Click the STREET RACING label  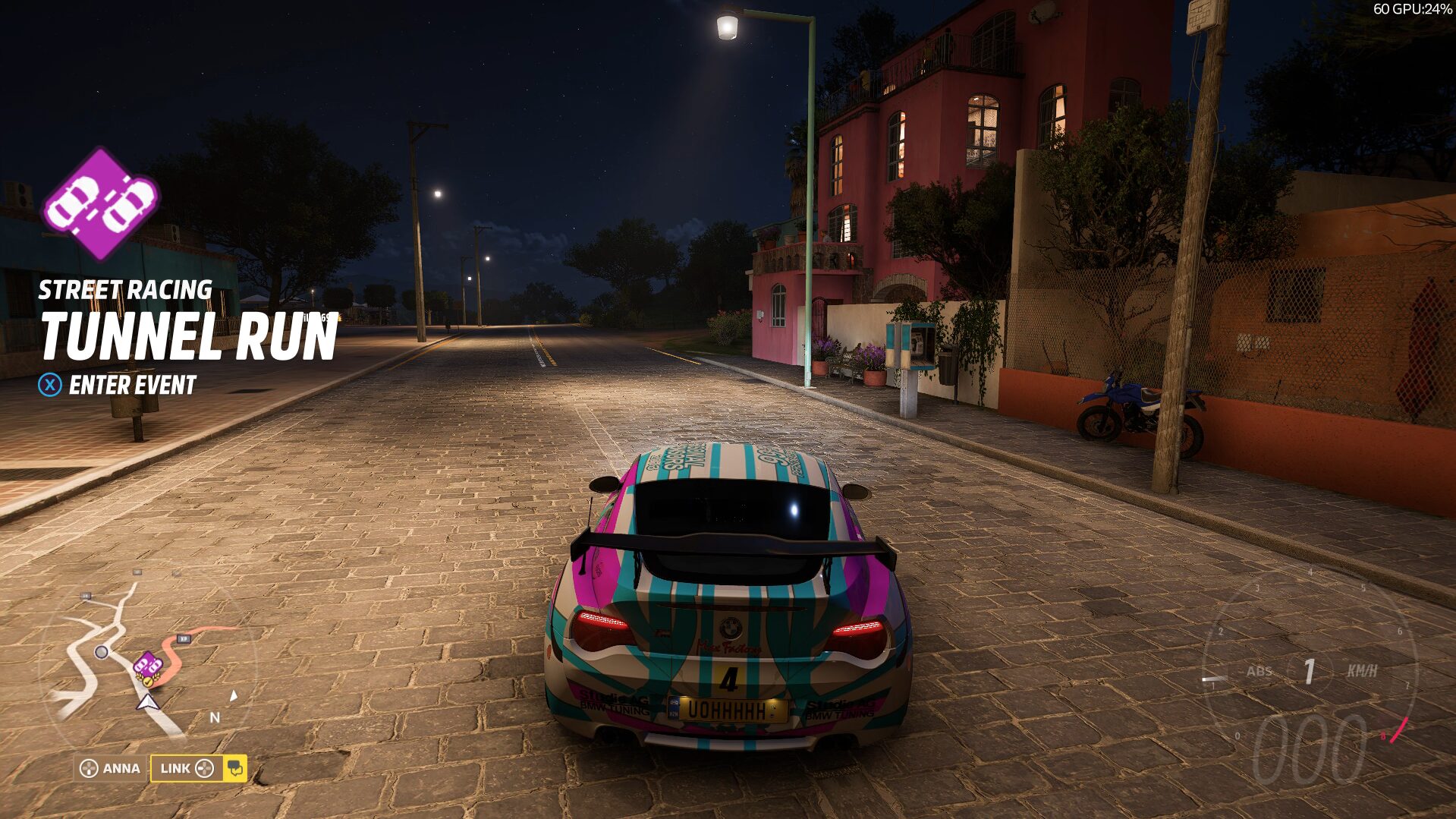(127, 291)
